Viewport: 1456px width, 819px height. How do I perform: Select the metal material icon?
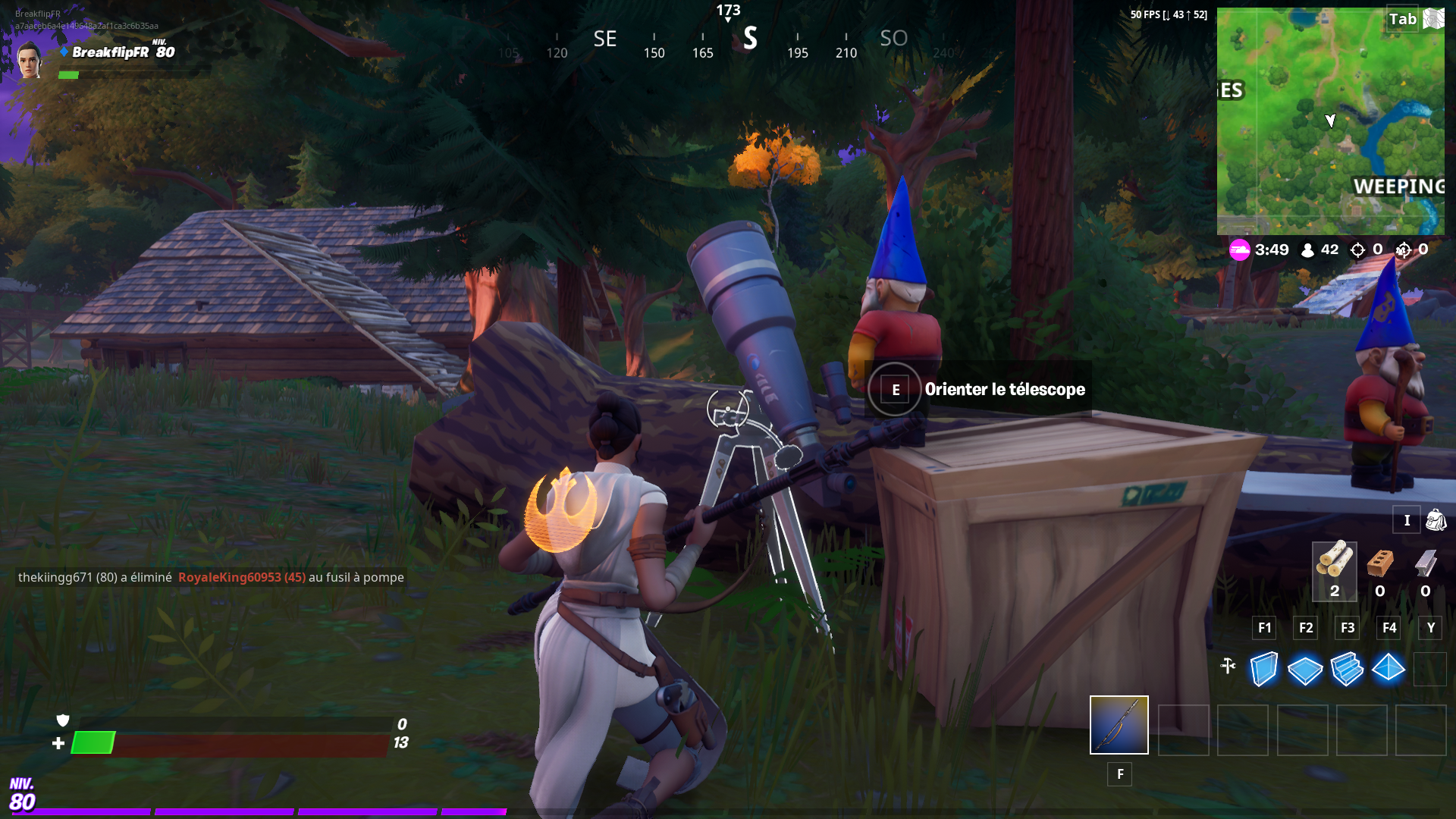click(1426, 564)
